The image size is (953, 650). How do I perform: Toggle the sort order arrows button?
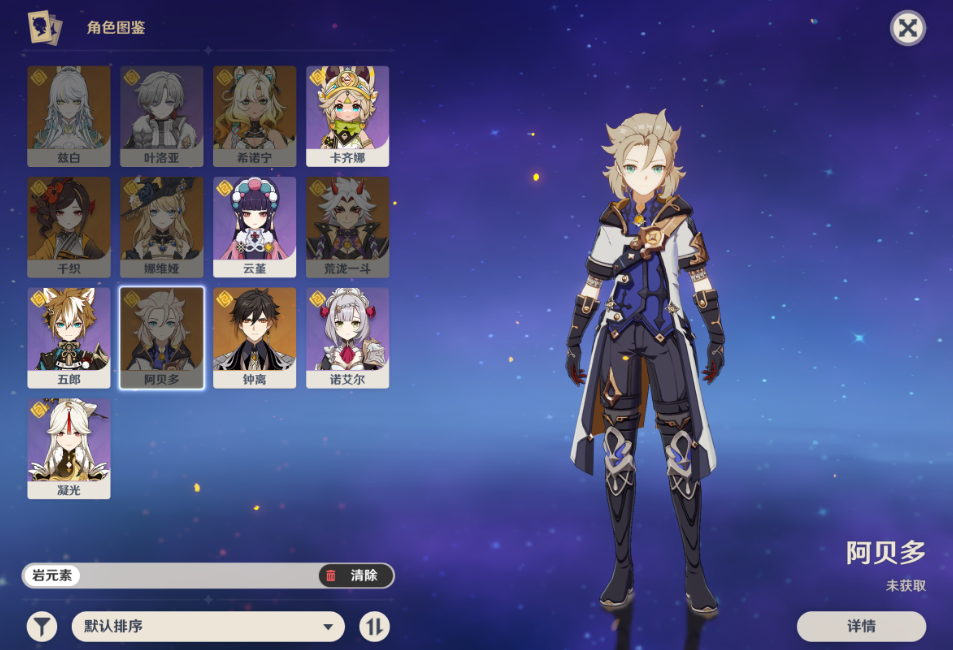pyautogui.click(x=374, y=627)
